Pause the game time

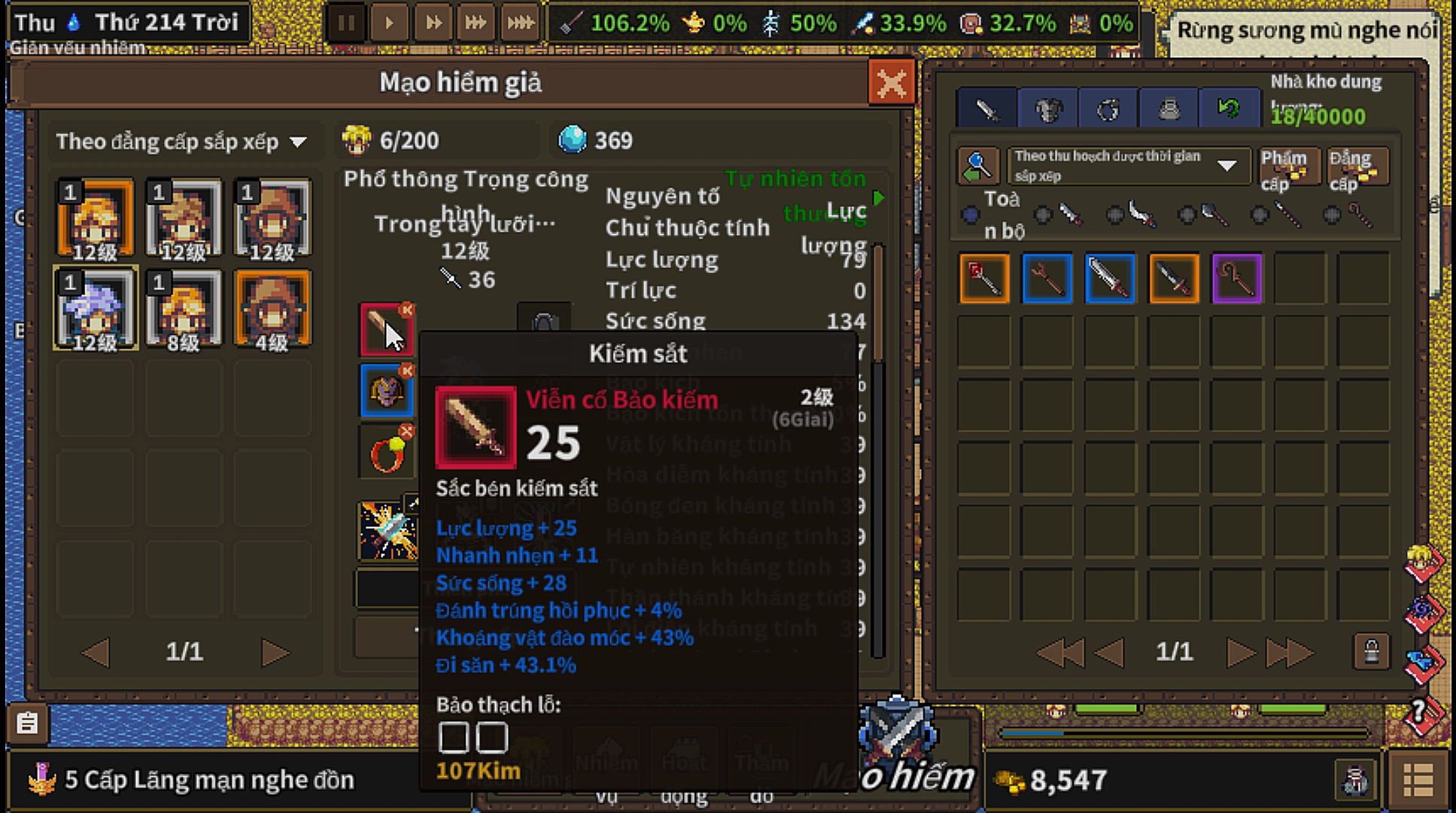coord(346,23)
